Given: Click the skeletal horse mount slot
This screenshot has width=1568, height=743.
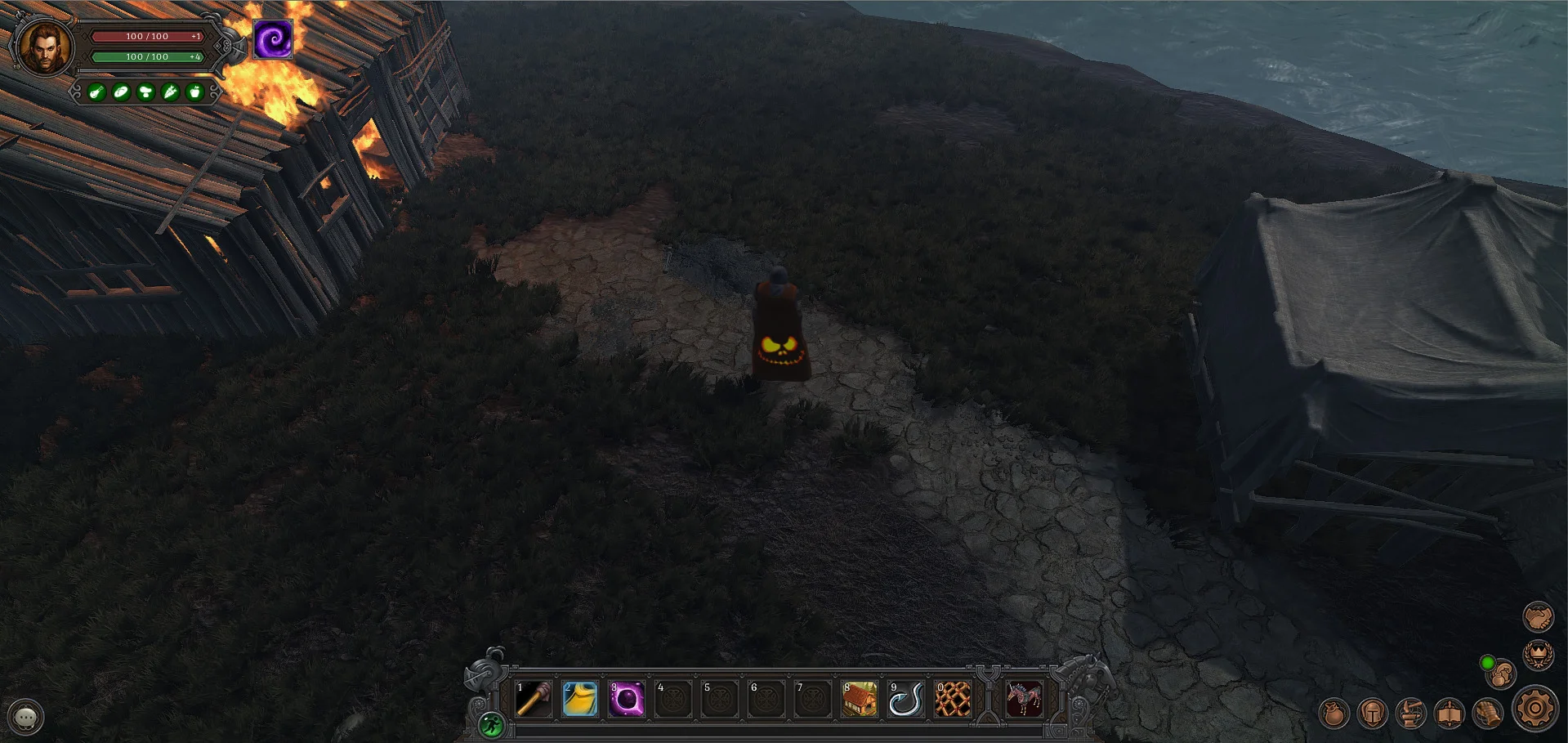Looking at the screenshot, I should point(1024,700).
